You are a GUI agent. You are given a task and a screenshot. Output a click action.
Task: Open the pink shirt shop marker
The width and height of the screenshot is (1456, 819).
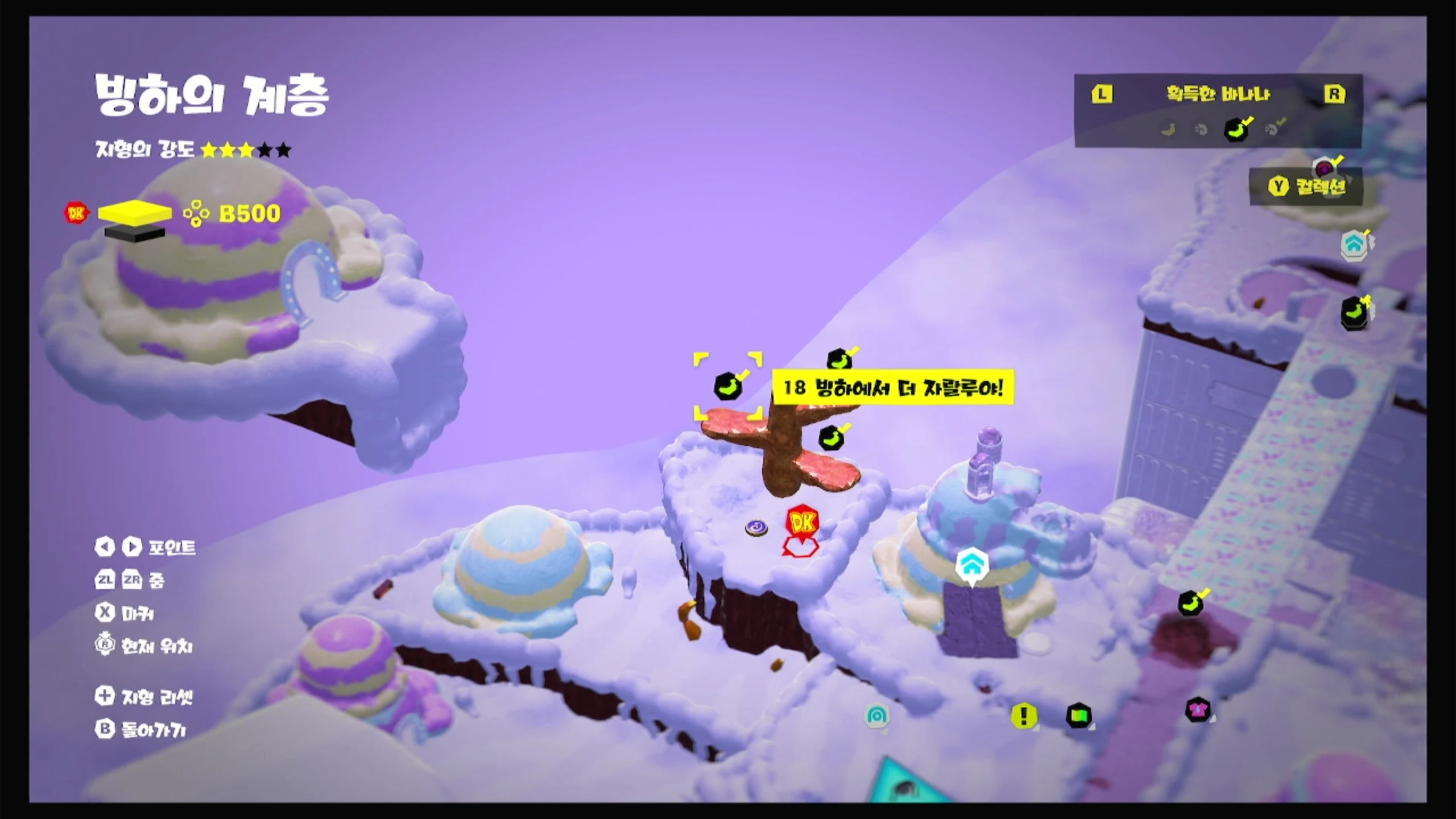[x=1198, y=710]
